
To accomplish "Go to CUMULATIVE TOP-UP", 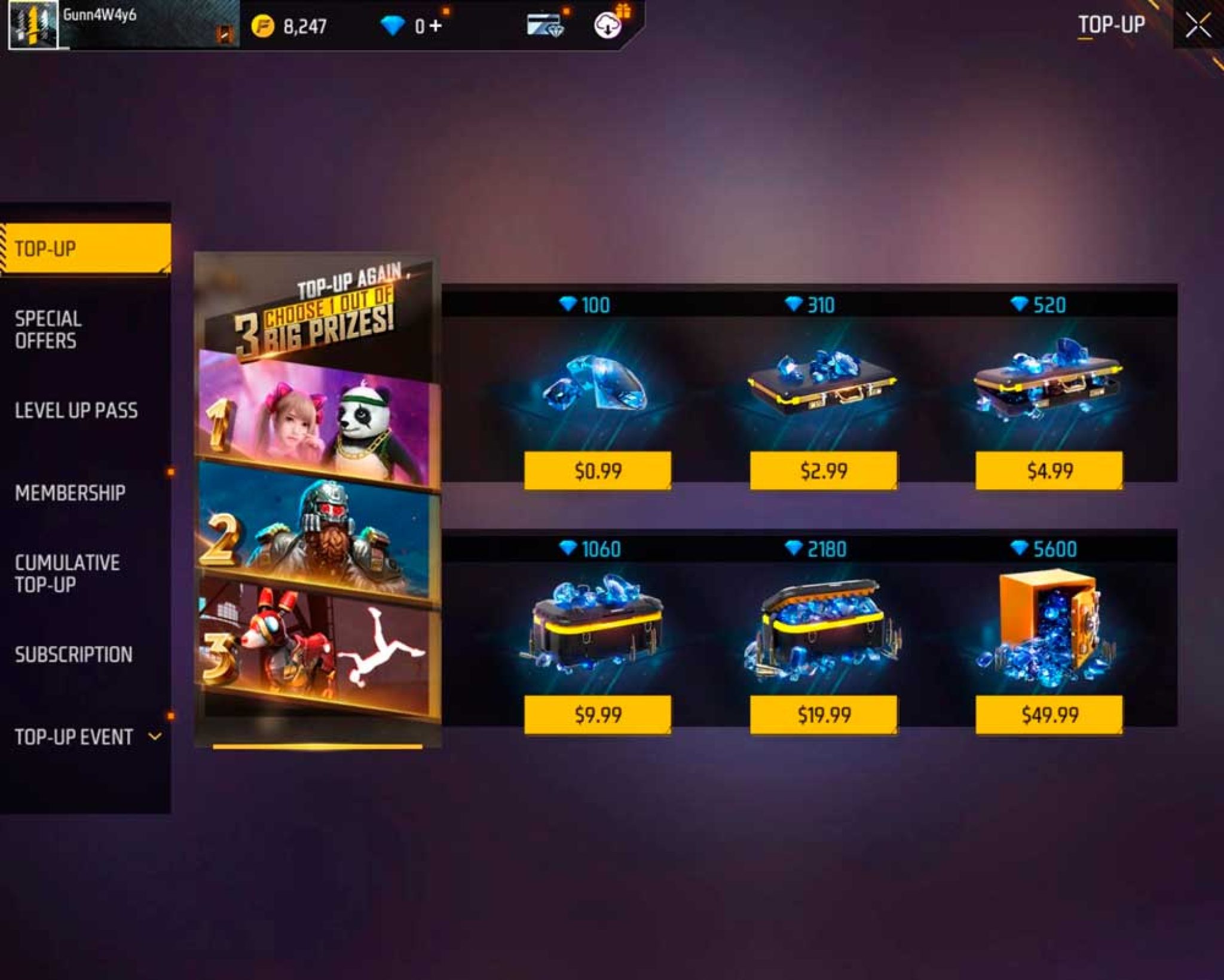I will click(69, 570).
